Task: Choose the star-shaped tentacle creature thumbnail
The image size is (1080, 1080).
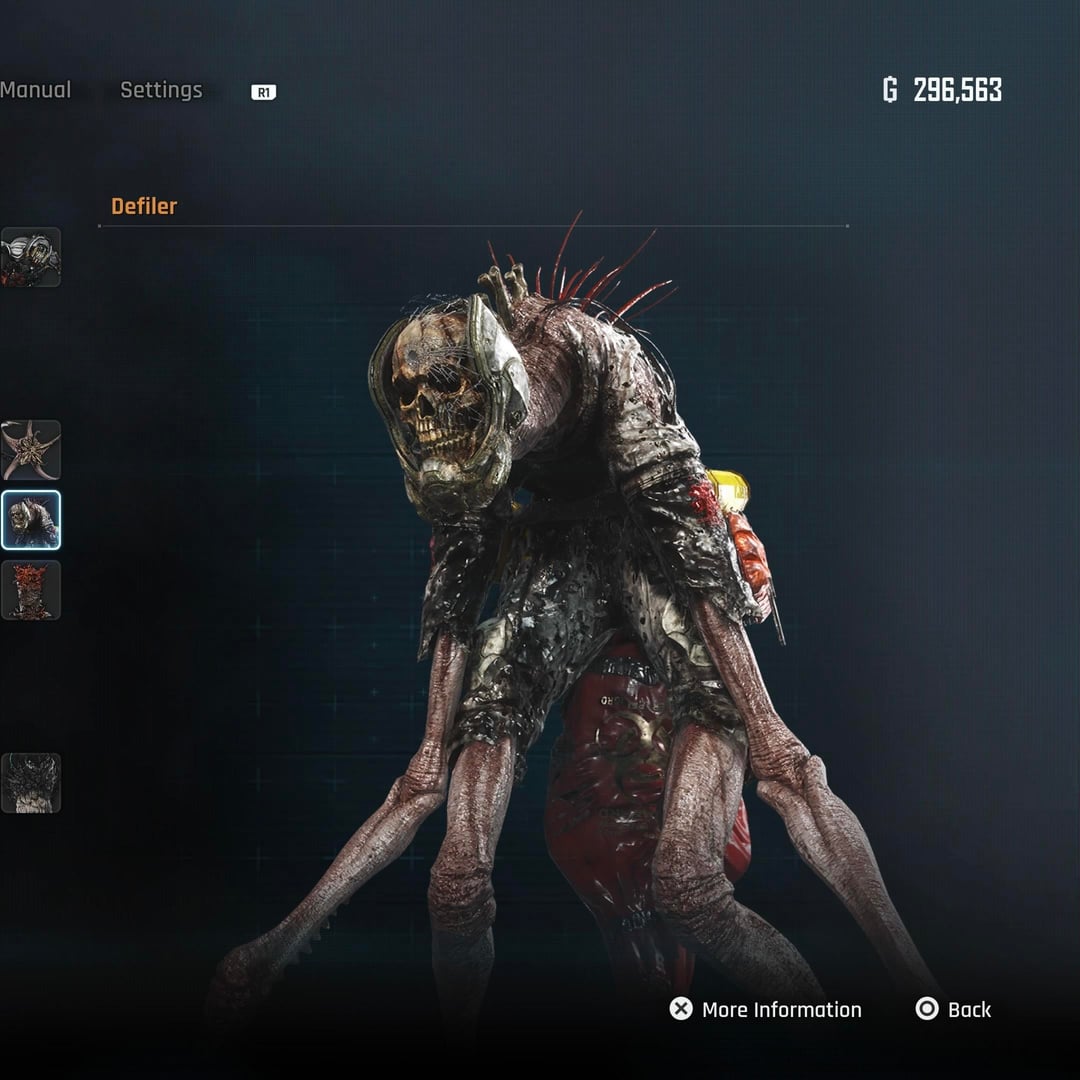Action: click(31, 450)
